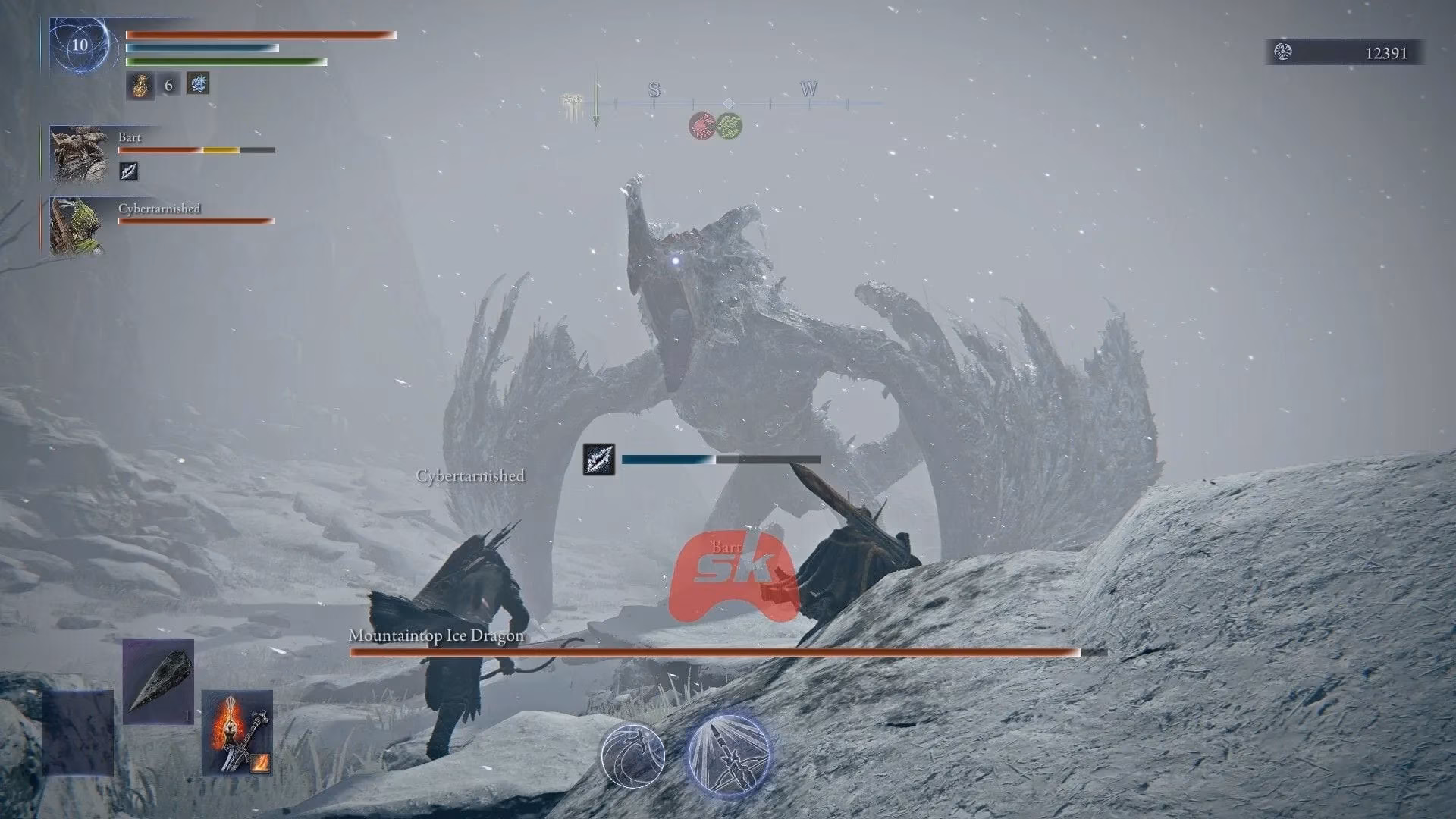Select the Crimson Tears flask icon

point(141,85)
